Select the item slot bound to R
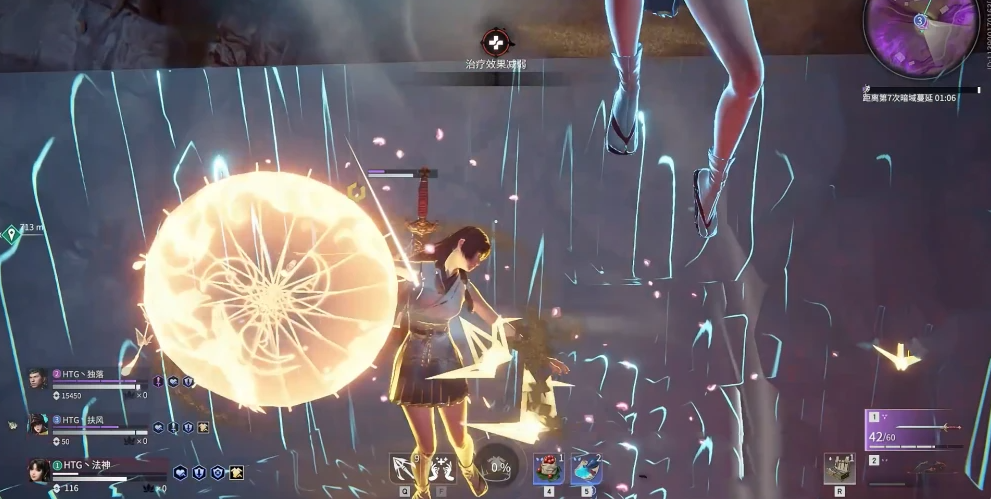The height and width of the screenshot is (499, 991). [x=838, y=467]
